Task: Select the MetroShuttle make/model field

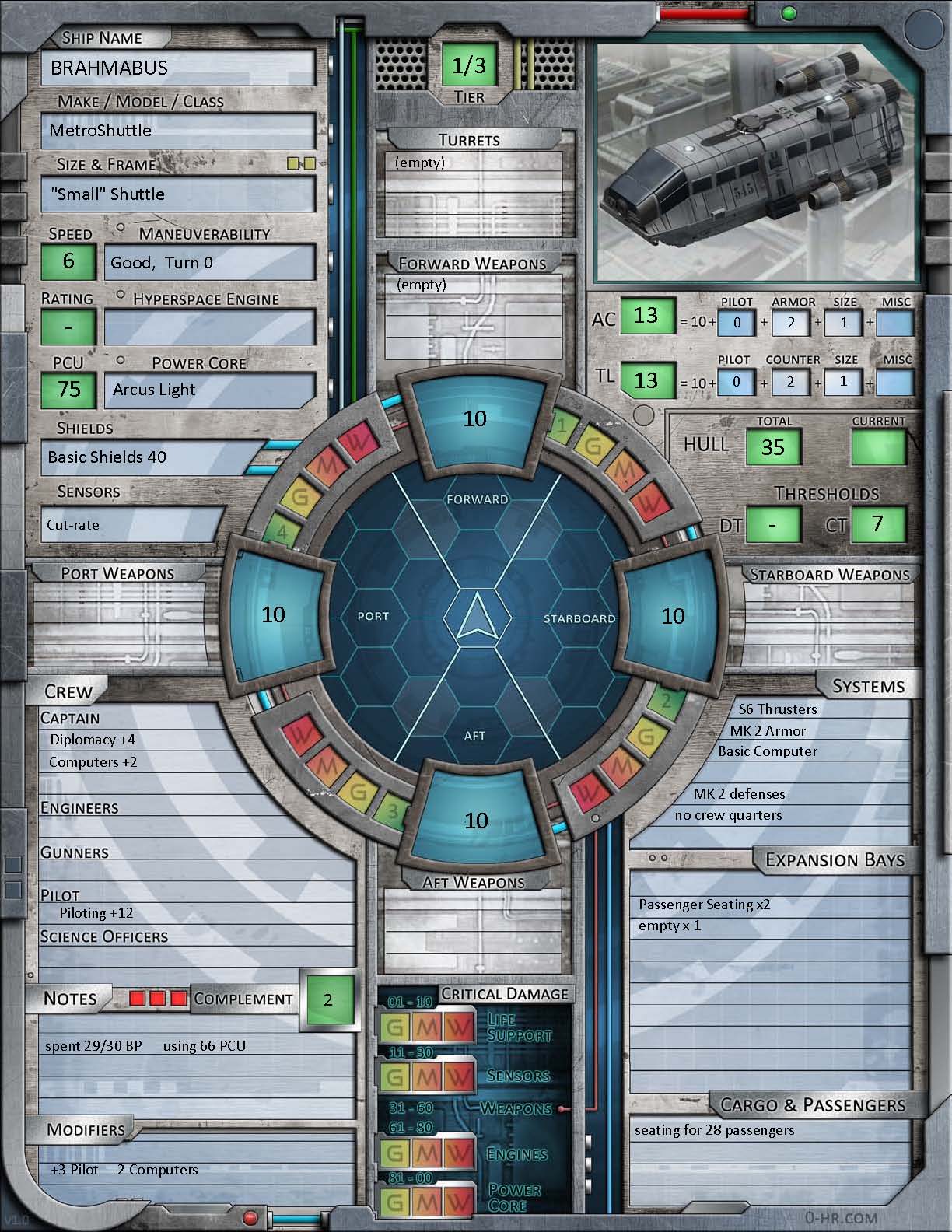Action: tap(178, 131)
